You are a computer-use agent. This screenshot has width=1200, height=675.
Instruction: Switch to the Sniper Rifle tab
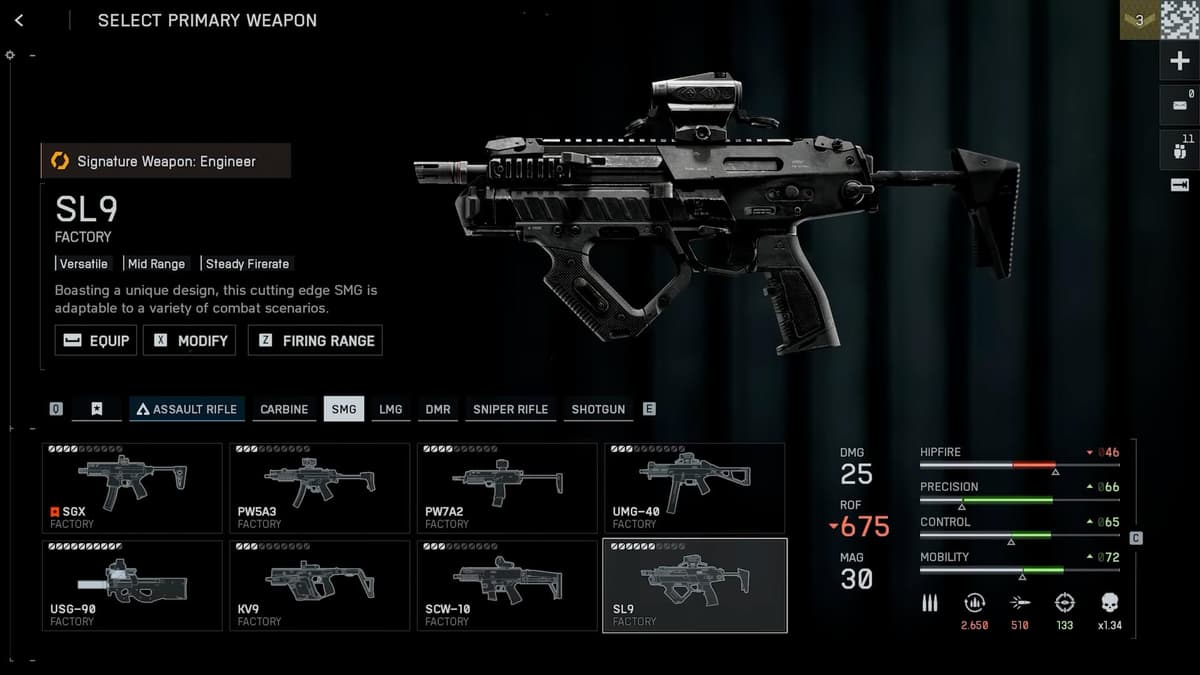(510, 409)
